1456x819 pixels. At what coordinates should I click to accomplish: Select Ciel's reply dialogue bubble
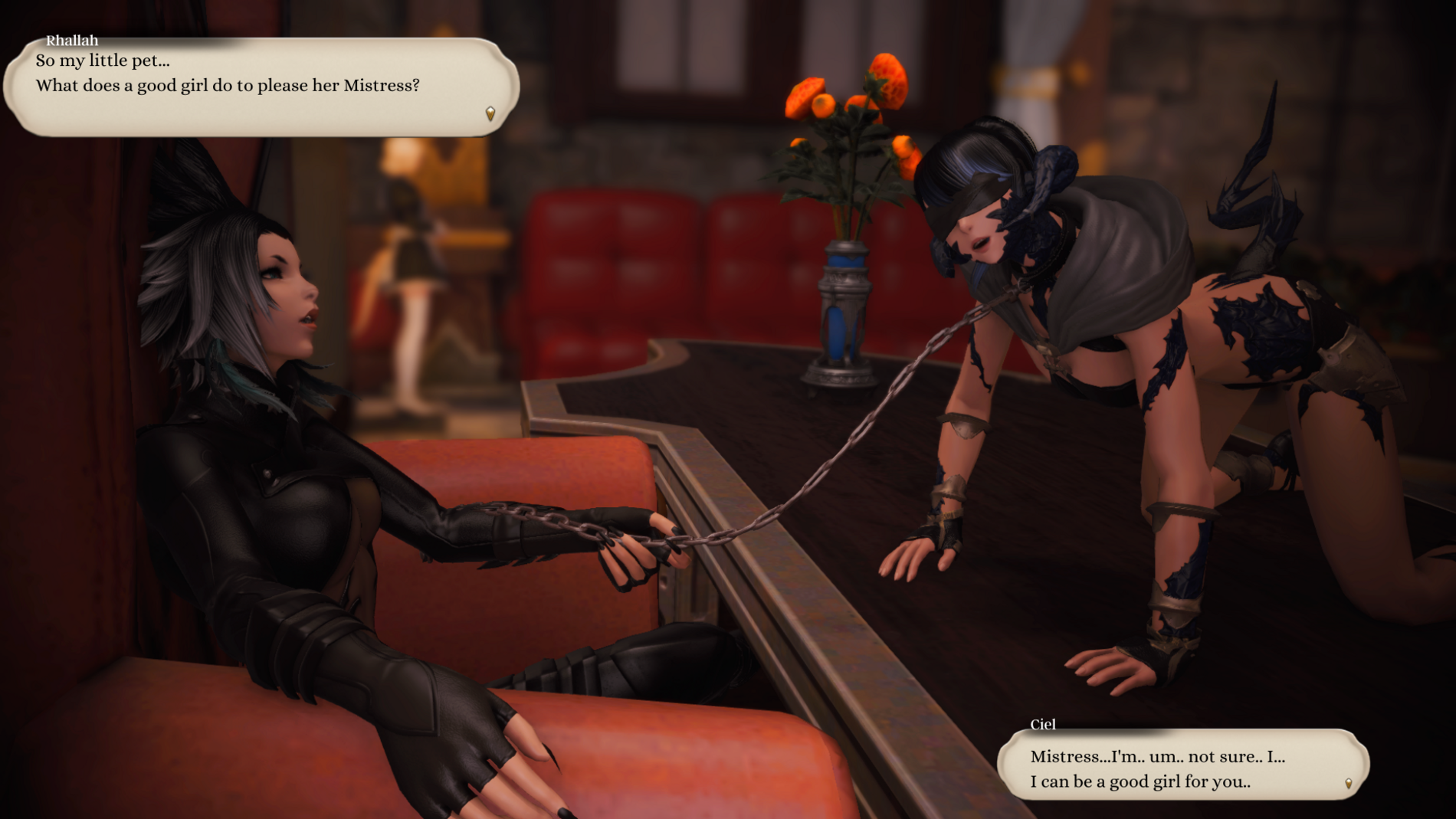(1182, 766)
